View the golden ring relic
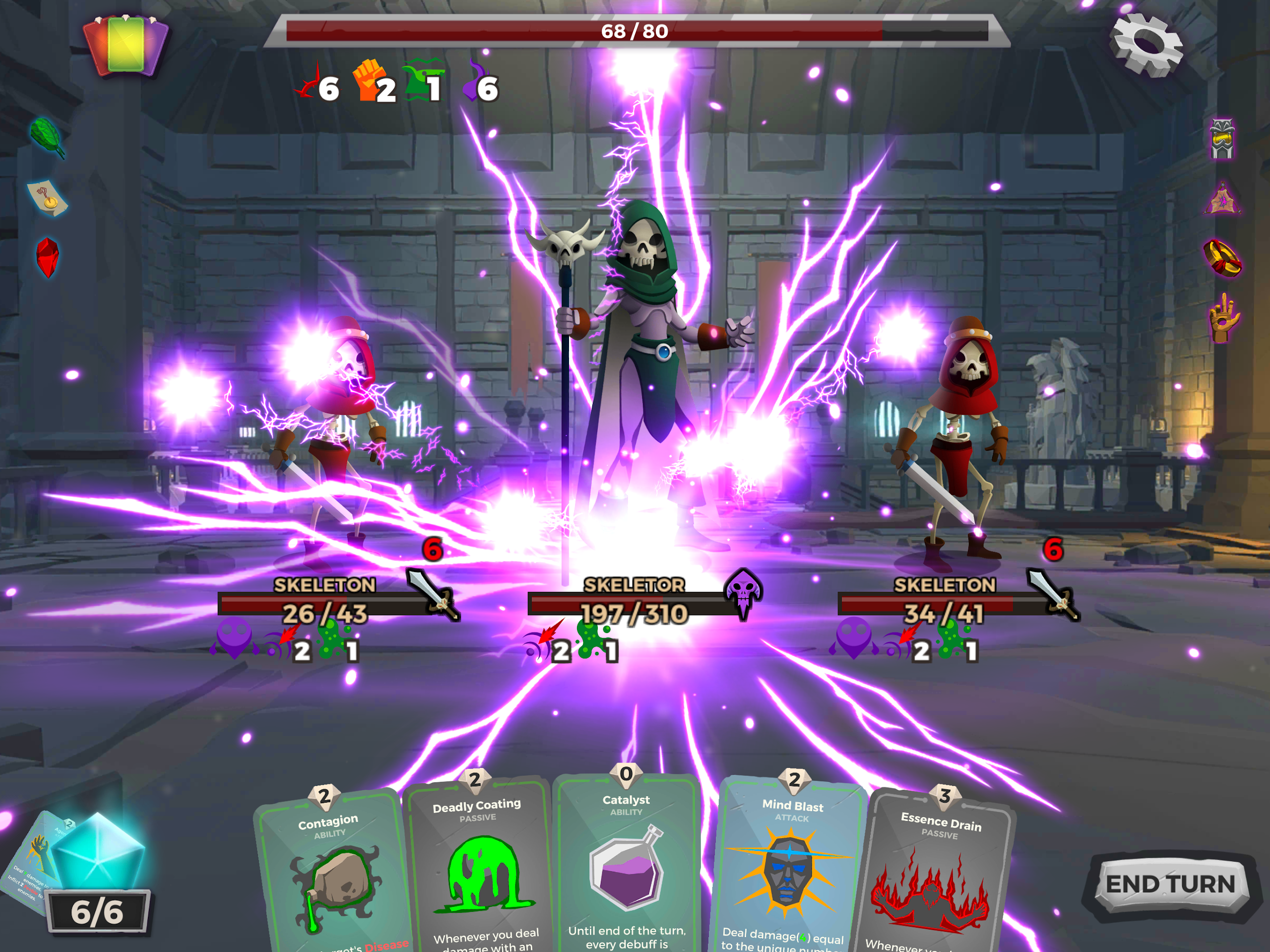Image resolution: width=1270 pixels, height=952 pixels. pyautogui.click(x=1222, y=258)
